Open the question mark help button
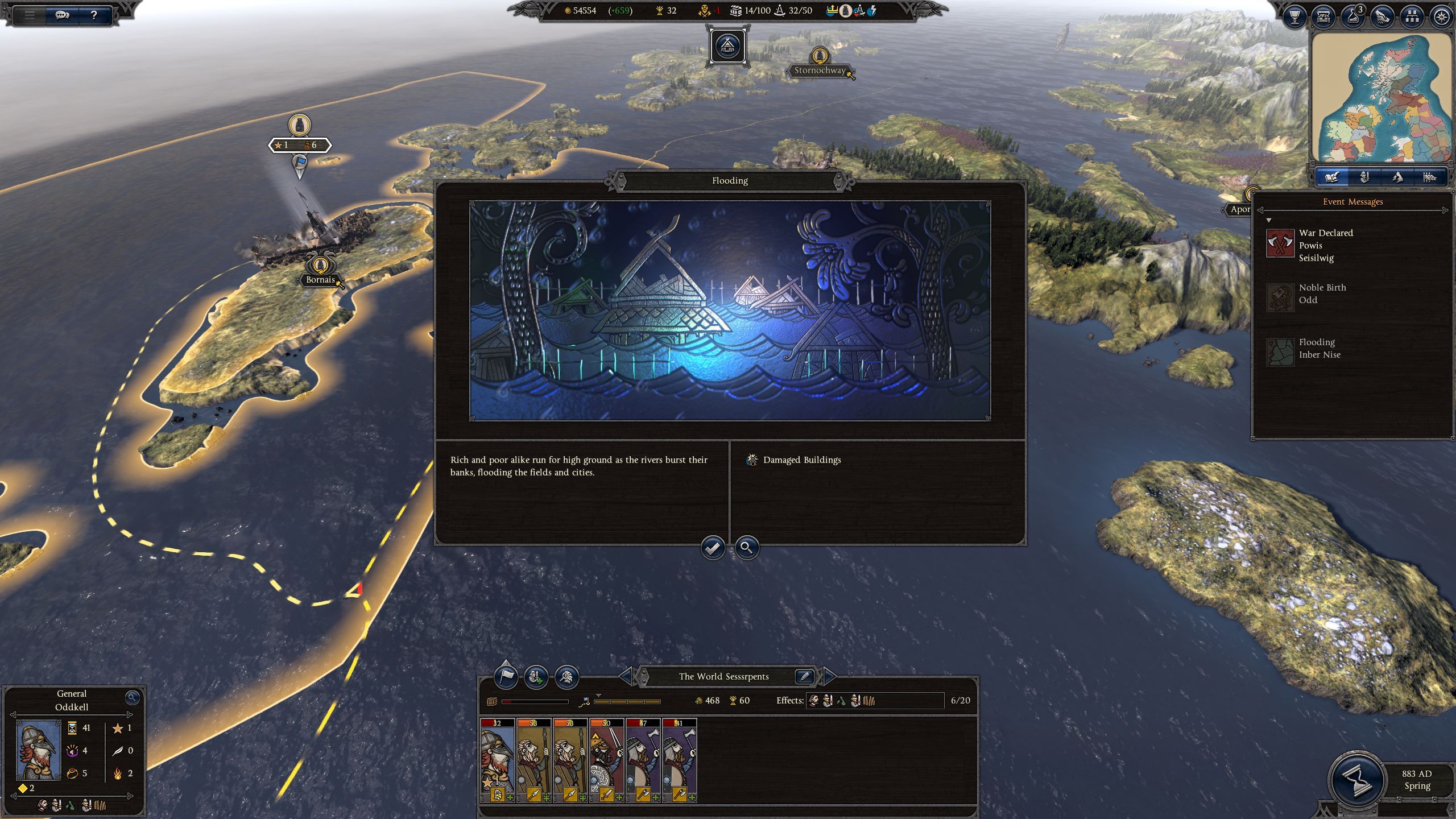1456x819 pixels. pyautogui.click(x=94, y=15)
